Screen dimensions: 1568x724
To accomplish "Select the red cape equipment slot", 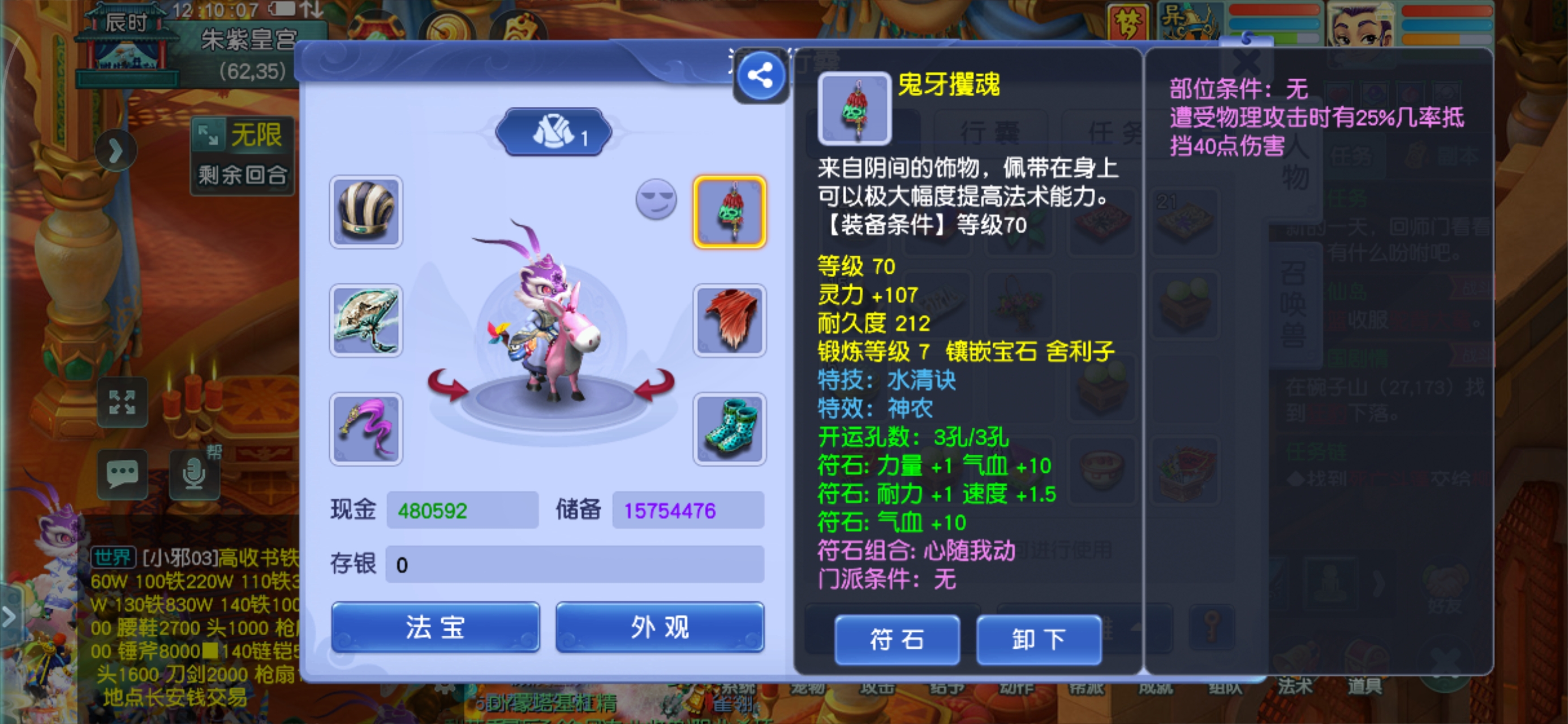I will click(x=729, y=321).
